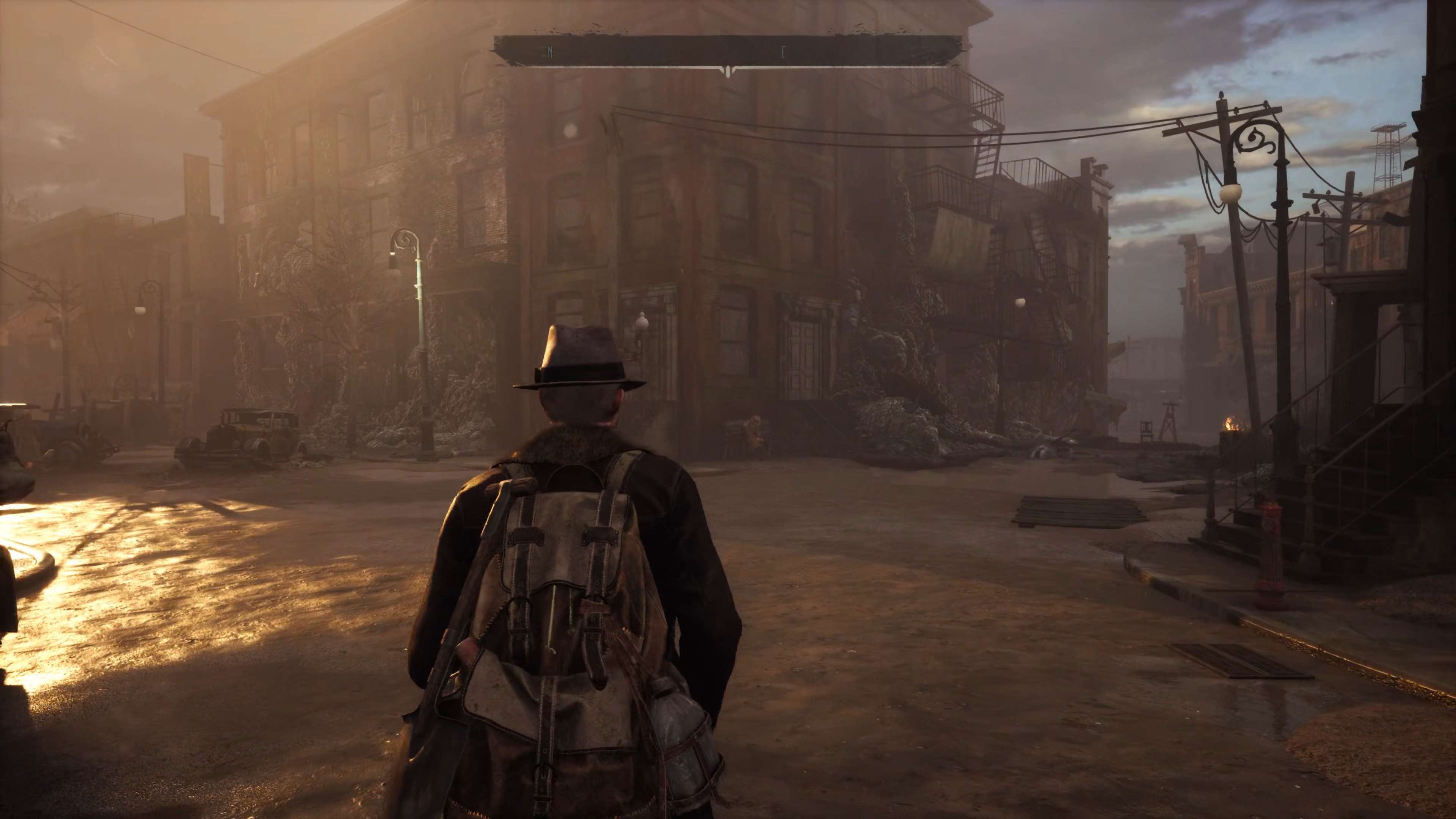The width and height of the screenshot is (1456, 819).
Task: Click the compass bar heading strip
Action: (x=728, y=52)
